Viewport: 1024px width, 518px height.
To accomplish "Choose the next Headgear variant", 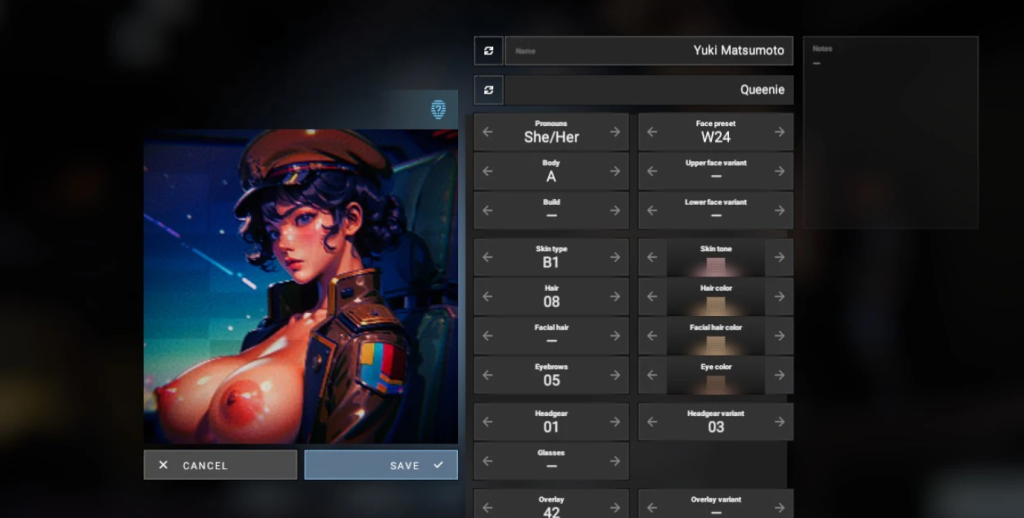I will (779, 422).
